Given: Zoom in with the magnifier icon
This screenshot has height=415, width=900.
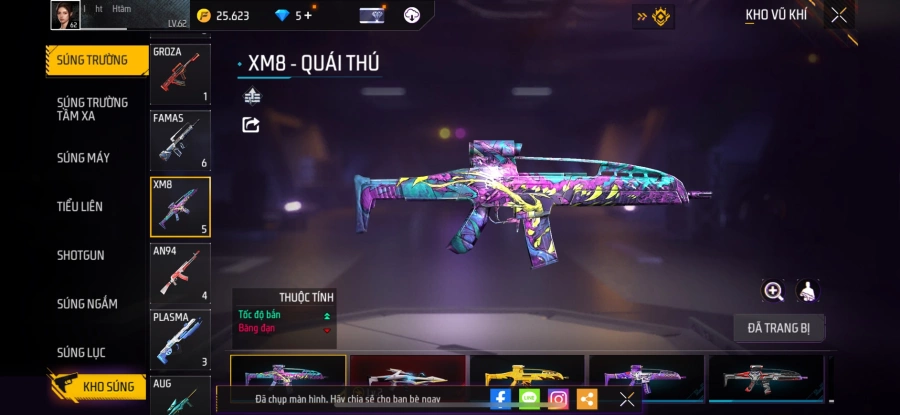Looking at the screenshot, I should point(773,291).
